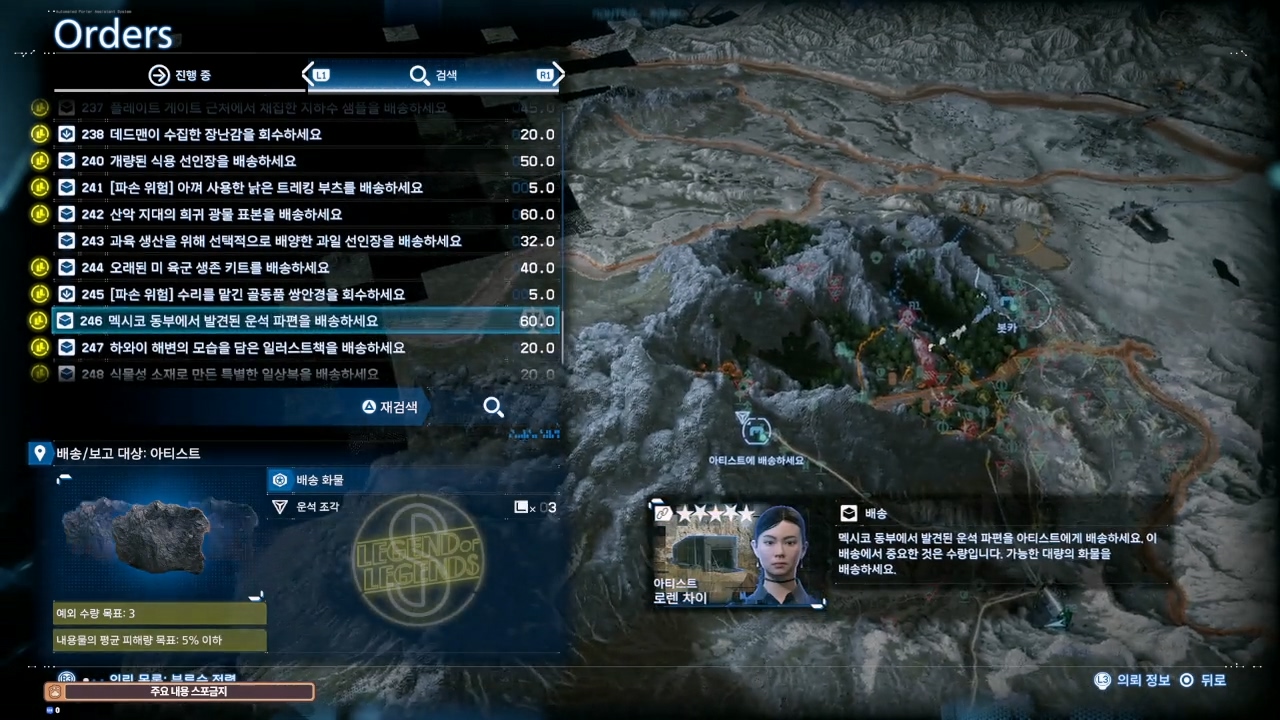Click the 재검색 button
Image resolution: width=1280 pixels, height=720 pixels.
pyautogui.click(x=390, y=407)
